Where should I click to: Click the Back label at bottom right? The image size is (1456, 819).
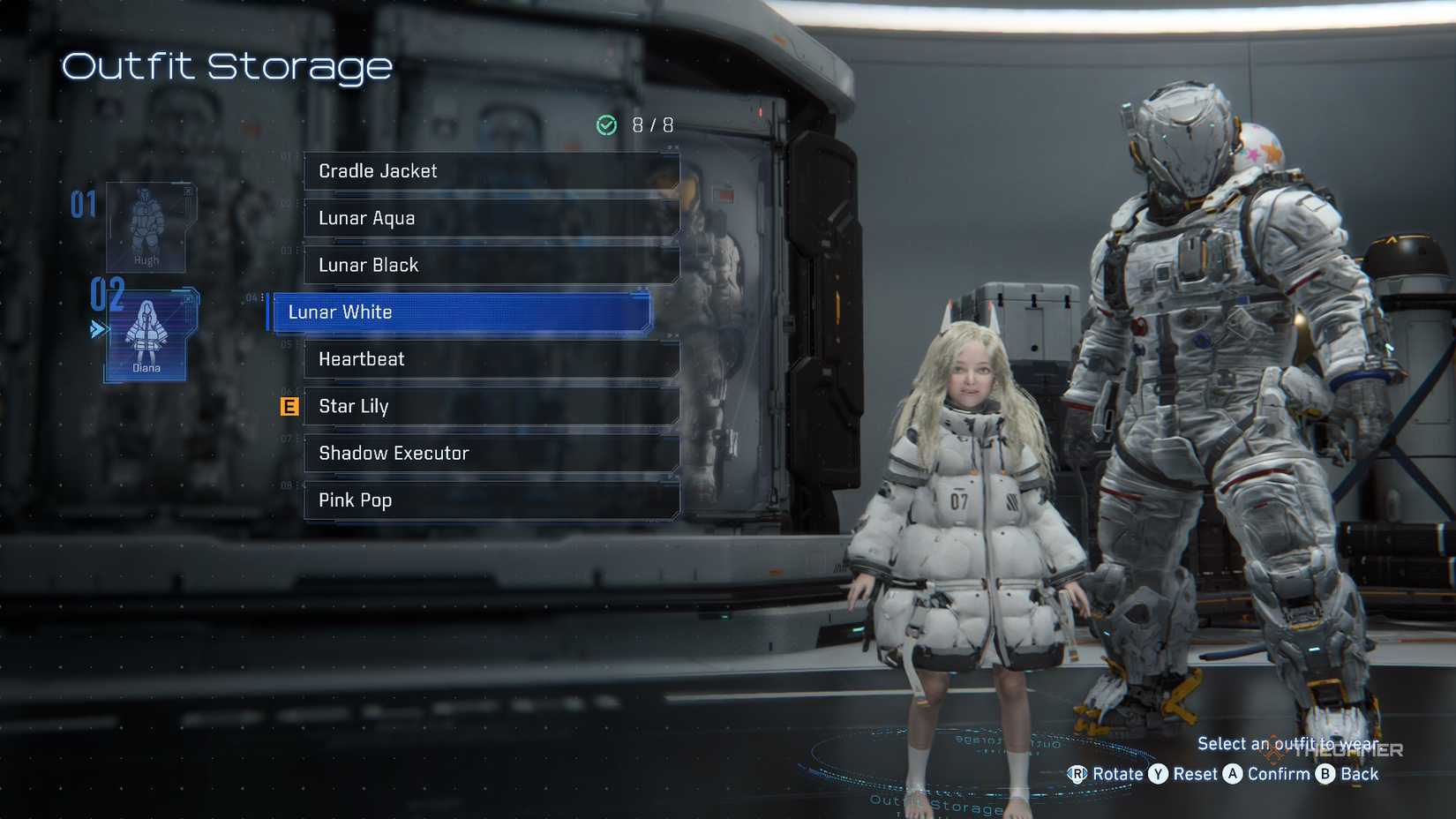[1360, 774]
